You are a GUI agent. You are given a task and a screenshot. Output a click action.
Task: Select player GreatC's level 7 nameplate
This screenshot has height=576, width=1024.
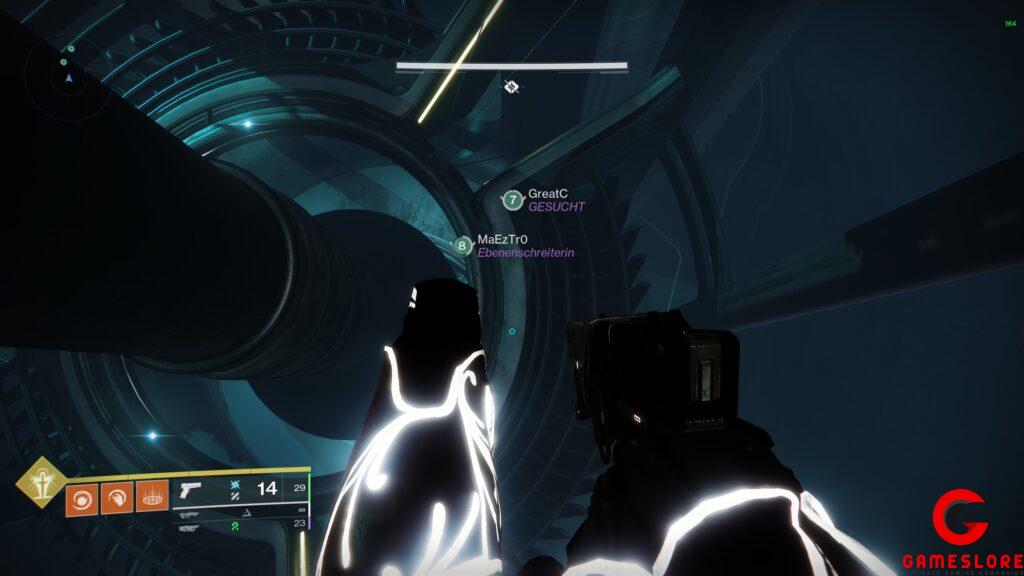pyautogui.click(x=513, y=200)
